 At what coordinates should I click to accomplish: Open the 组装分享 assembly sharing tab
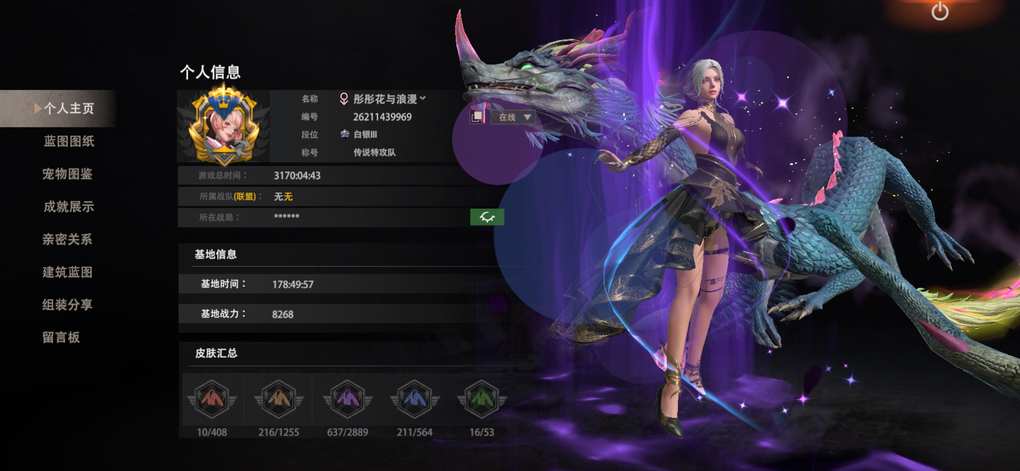(68, 305)
